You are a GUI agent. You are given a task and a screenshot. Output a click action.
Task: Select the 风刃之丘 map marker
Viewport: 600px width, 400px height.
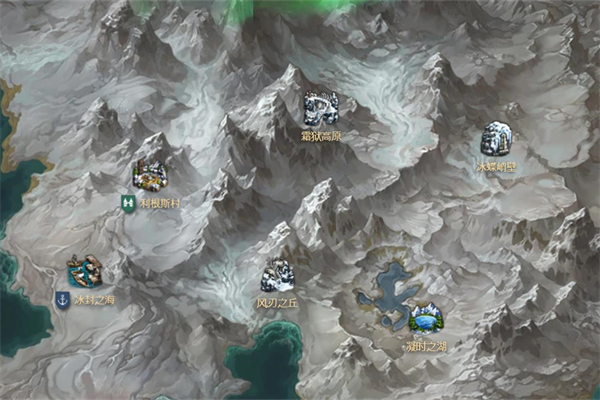[277, 275]
